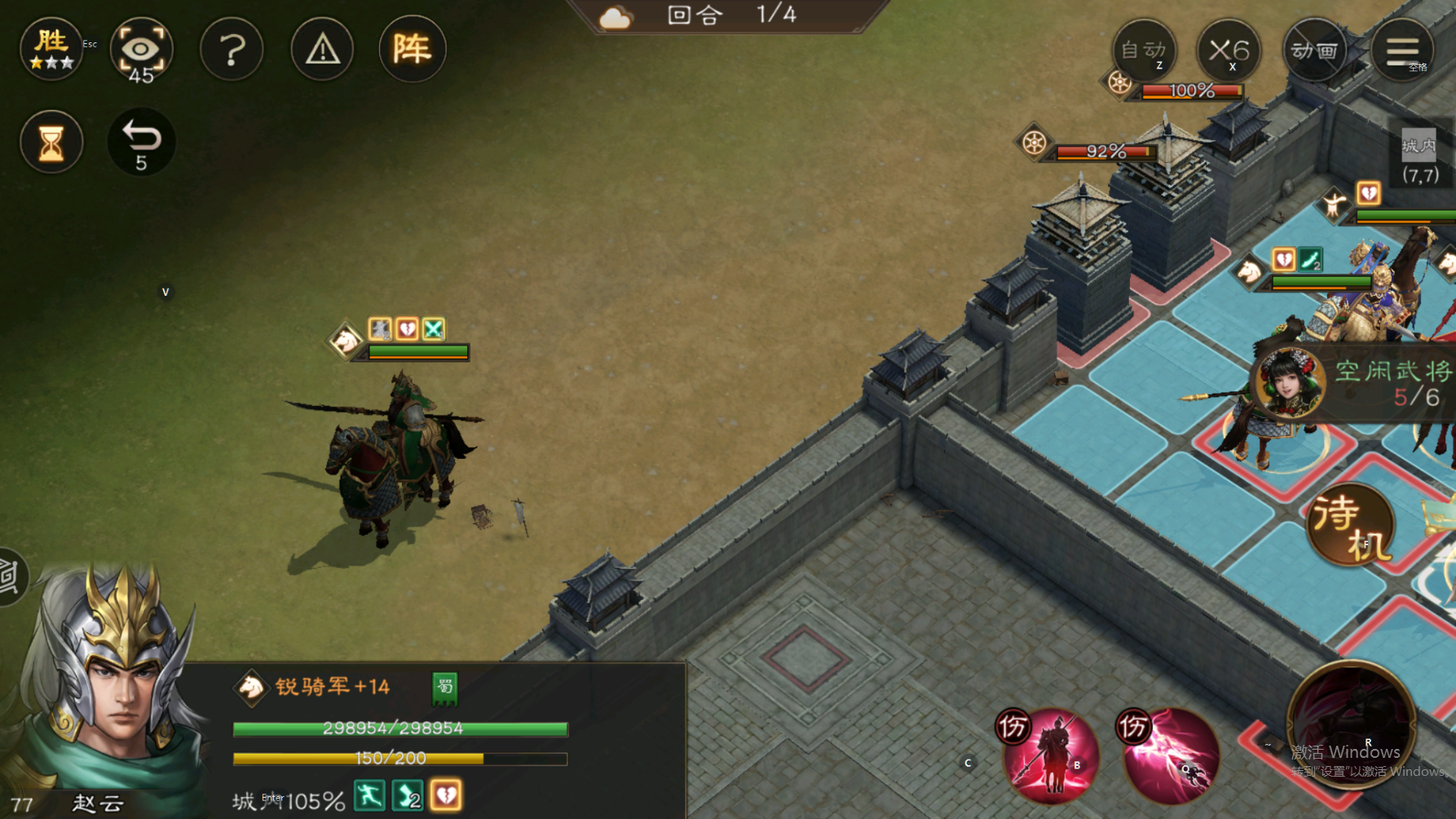Inspect the green running figure status icon
The image size is (1456, 819).
[369, 795]
